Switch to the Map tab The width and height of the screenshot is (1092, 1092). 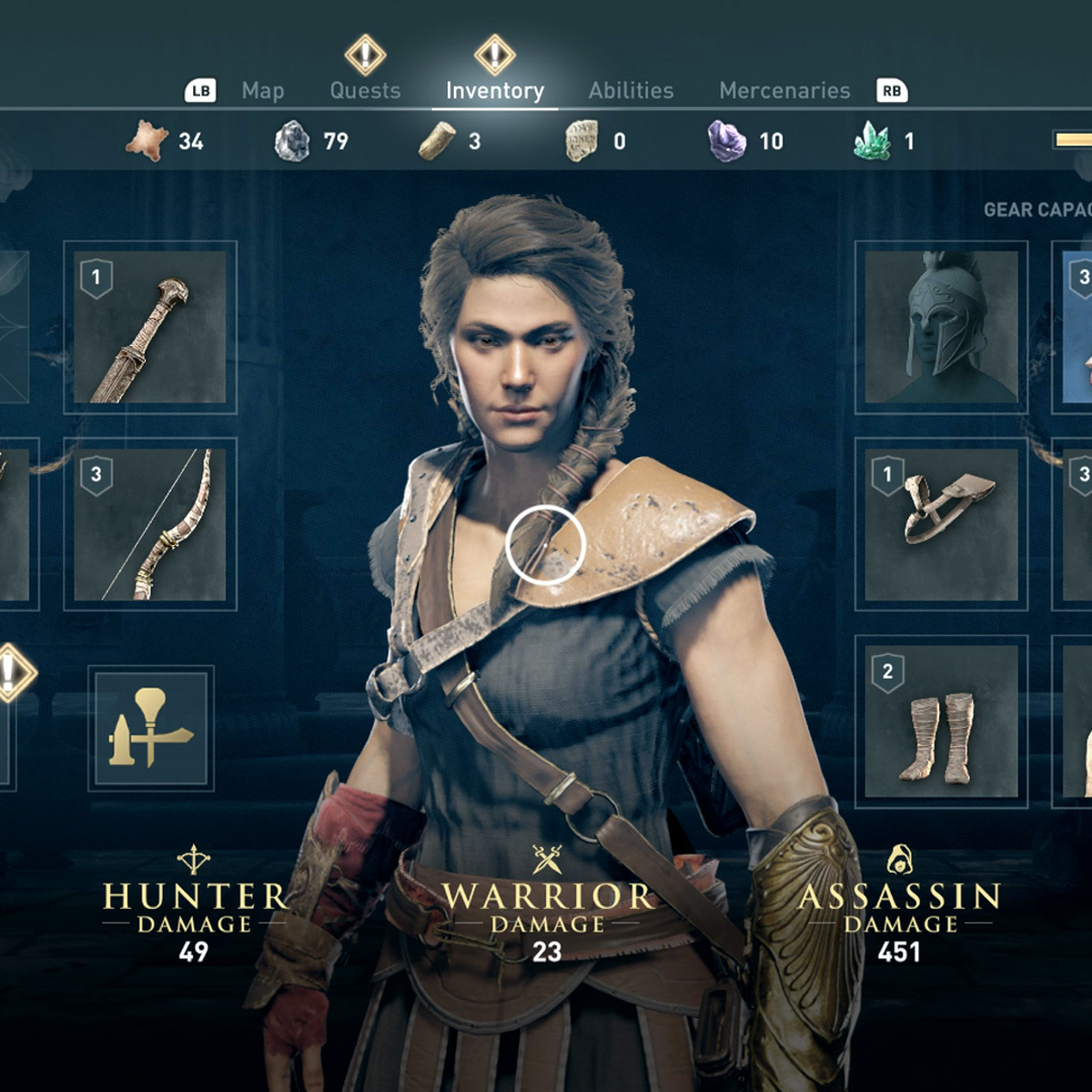tap(263, 91)
